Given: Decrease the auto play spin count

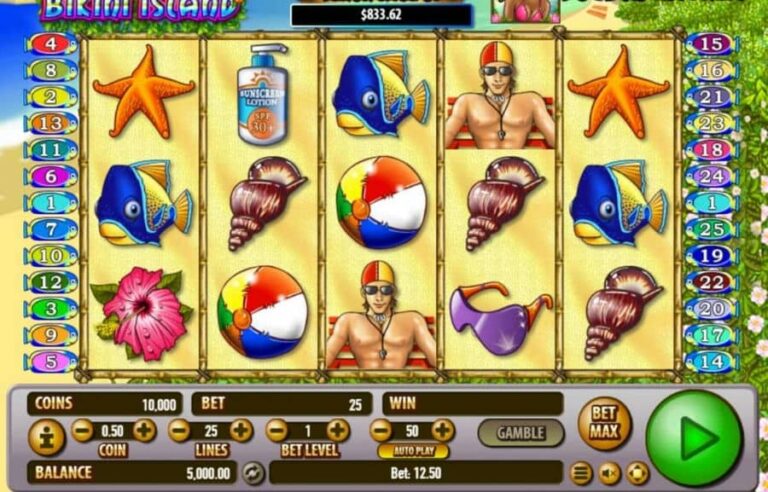Looking at the screenshot, I should (381, 431).
